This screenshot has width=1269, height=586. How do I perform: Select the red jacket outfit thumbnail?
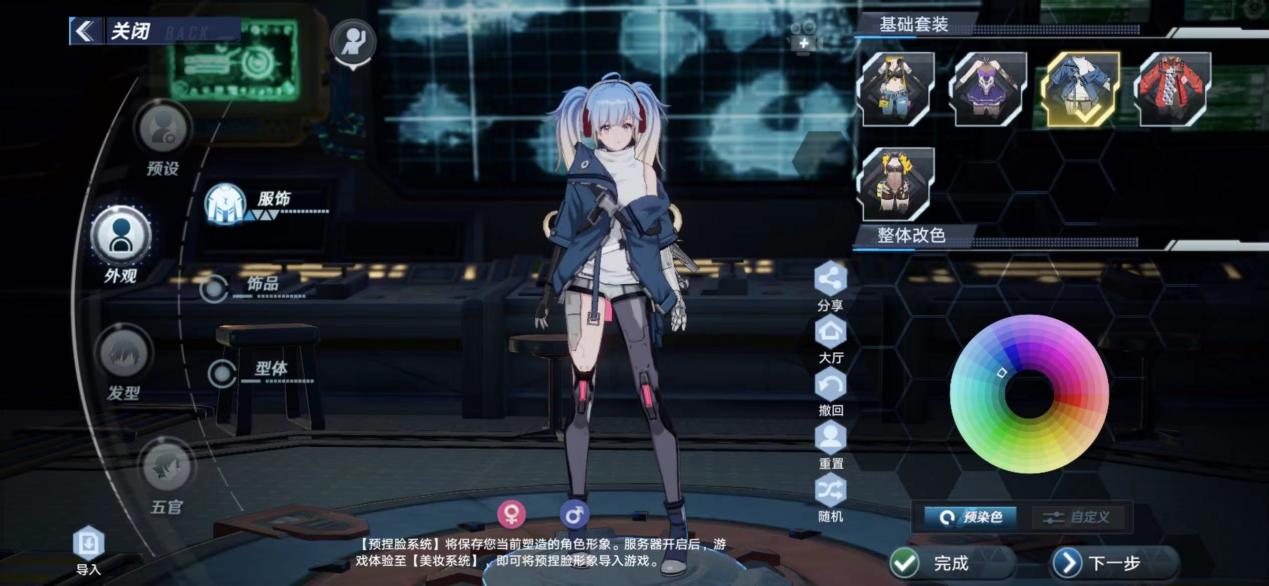tap(1172, 88)
